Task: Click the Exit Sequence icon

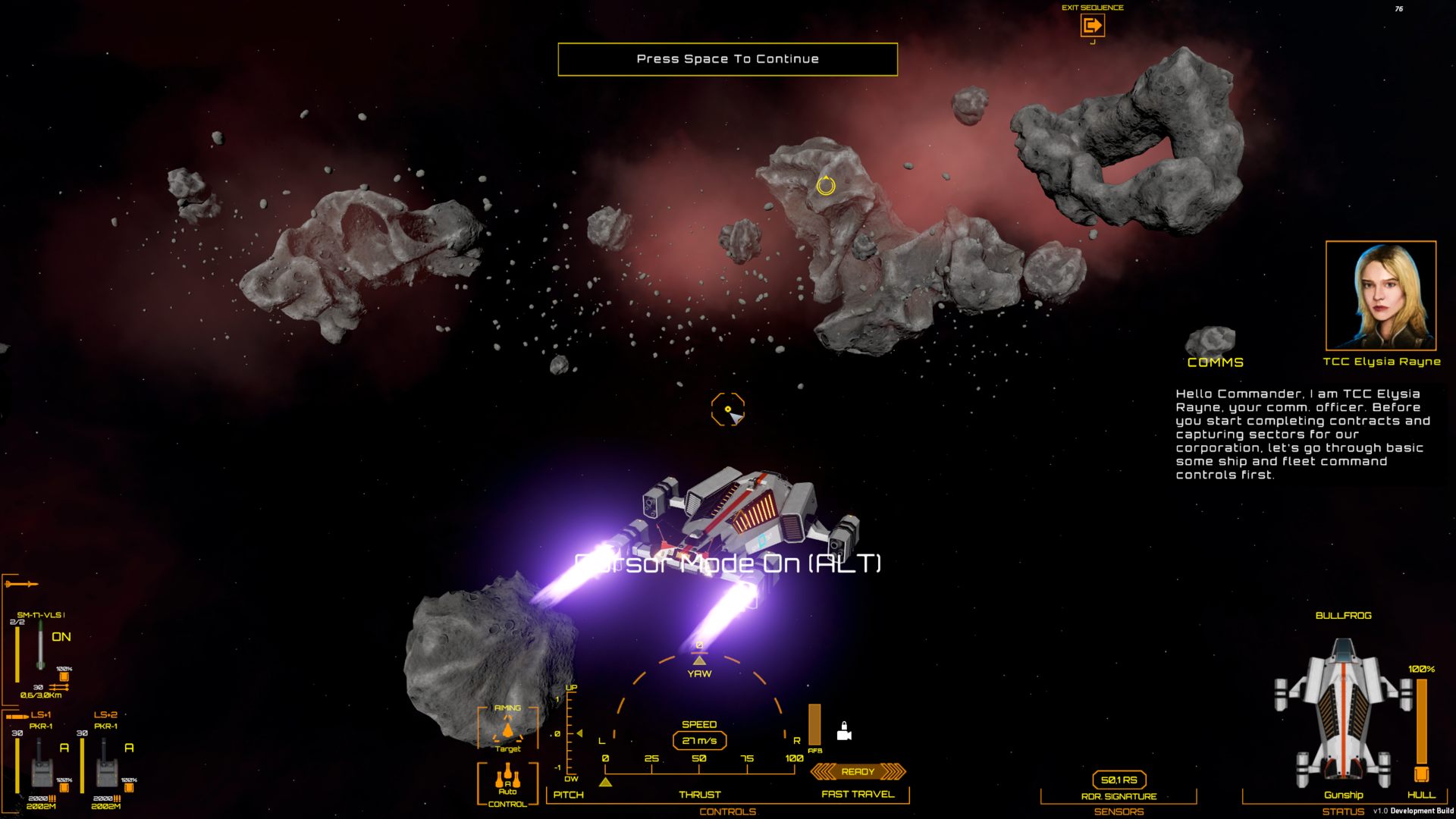Action: click(1092, 26)
